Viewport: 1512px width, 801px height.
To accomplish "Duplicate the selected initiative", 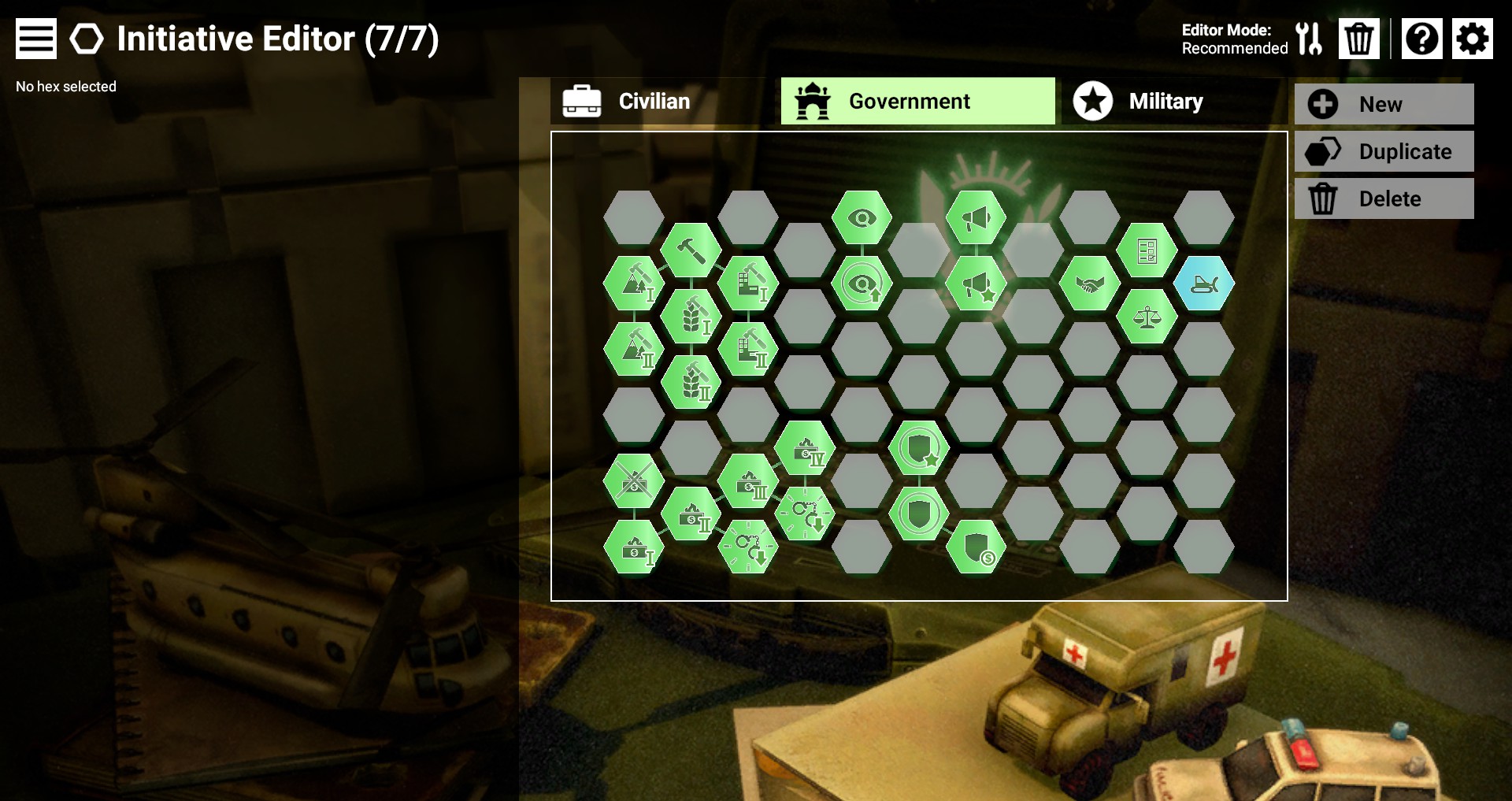I will [x=1384, y=151].
